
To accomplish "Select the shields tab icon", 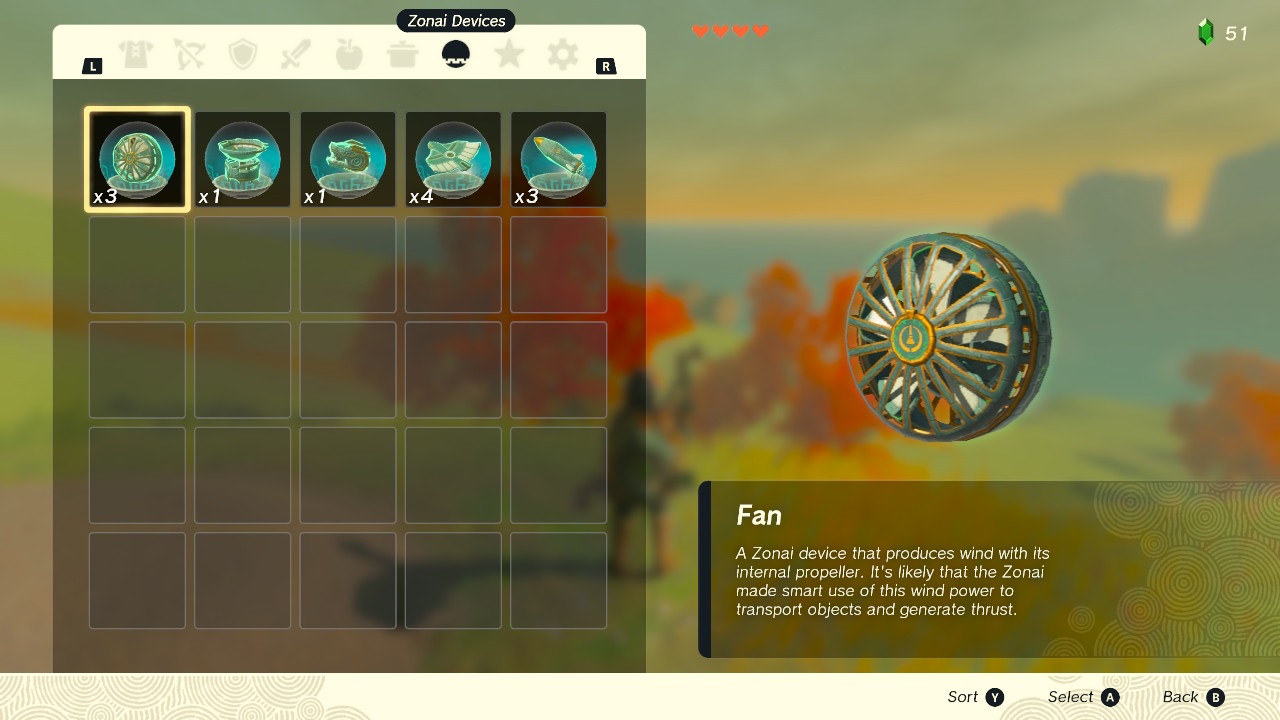I will coord(243,54).
